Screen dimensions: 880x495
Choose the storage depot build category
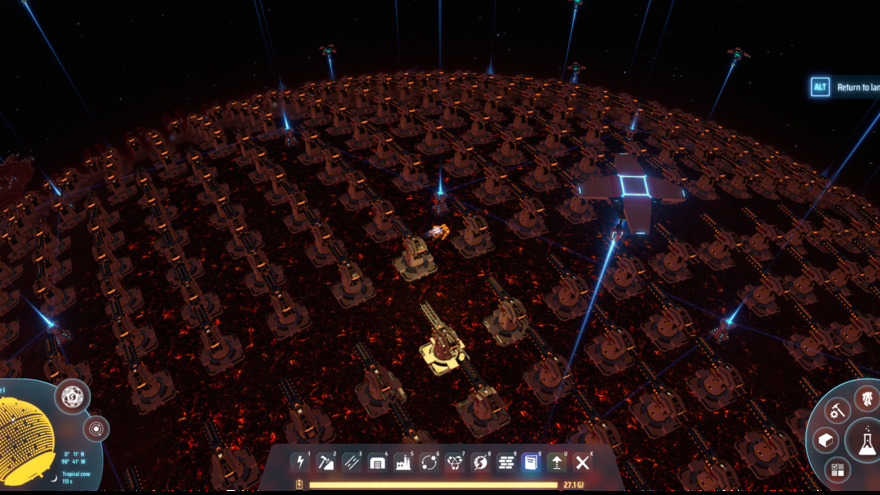[x=378, y=461]
